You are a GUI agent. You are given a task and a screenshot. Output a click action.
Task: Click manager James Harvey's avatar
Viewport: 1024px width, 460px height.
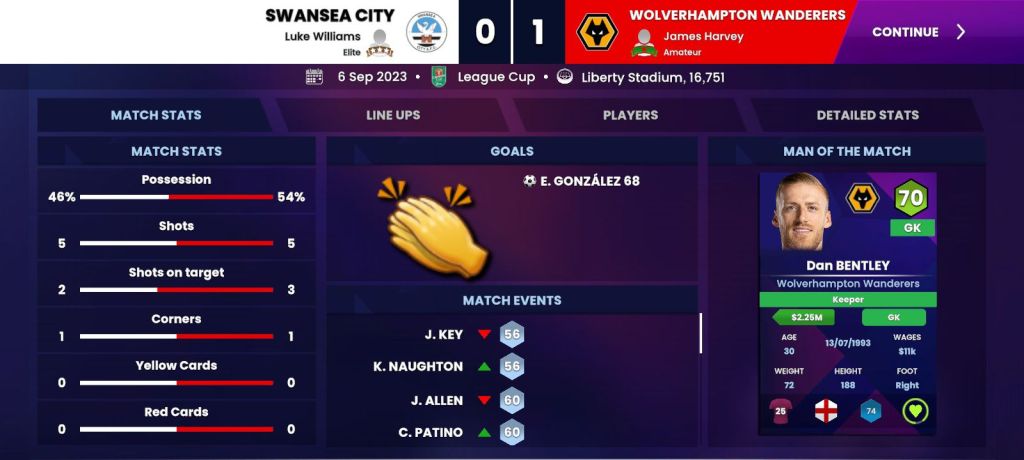pos(645,42)
